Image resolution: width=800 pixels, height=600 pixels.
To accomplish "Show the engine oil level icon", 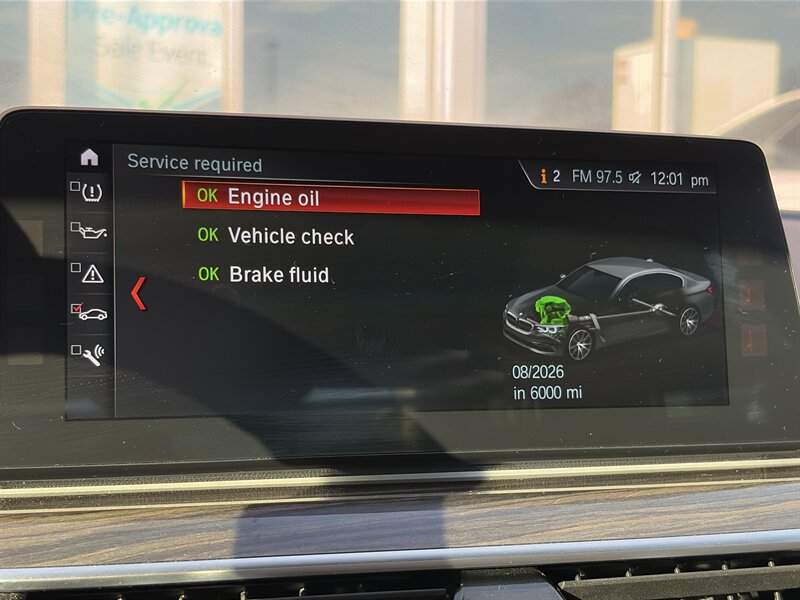I will pyautogui.click(x=90, y=231).
